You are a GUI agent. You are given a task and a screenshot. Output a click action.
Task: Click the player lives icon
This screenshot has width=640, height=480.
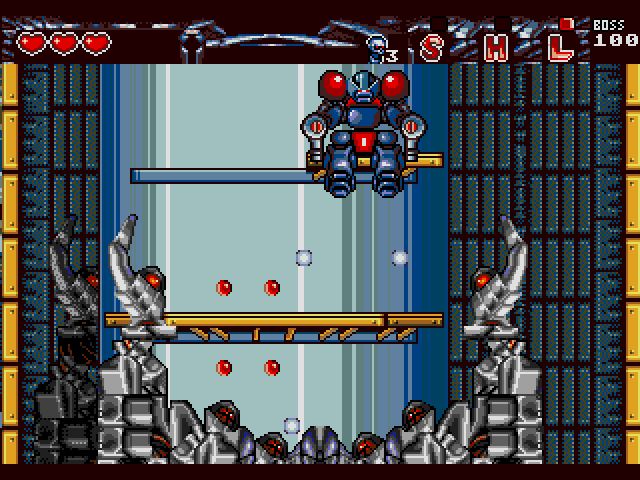[380, 46]
